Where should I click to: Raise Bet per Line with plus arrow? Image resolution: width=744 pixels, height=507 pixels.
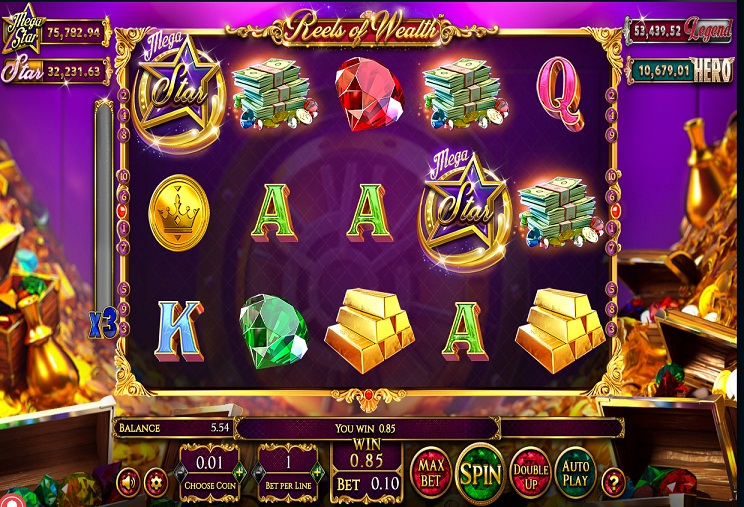click(x=318, y=472)
